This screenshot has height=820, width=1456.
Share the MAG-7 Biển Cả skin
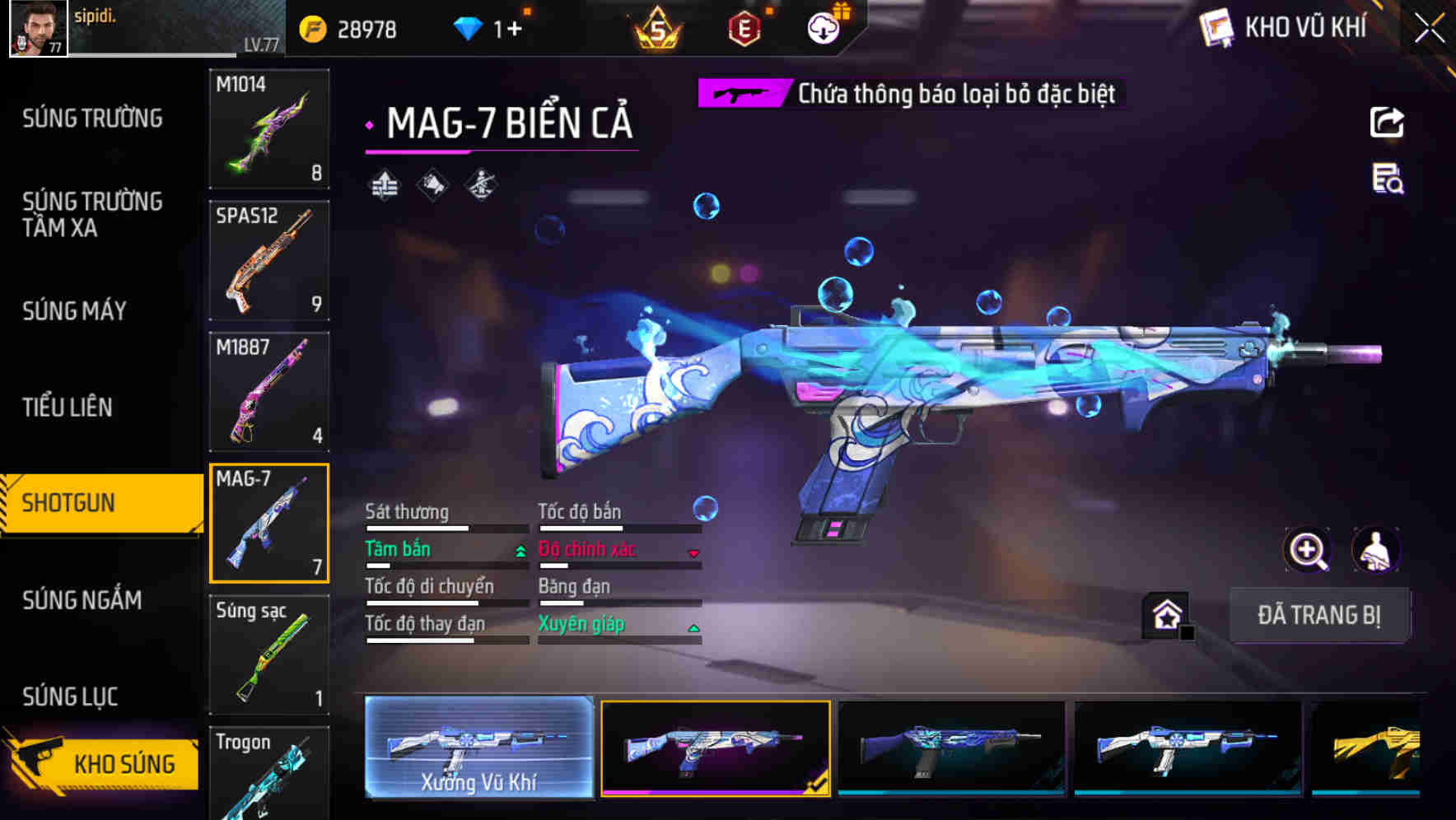(1387, 123)
